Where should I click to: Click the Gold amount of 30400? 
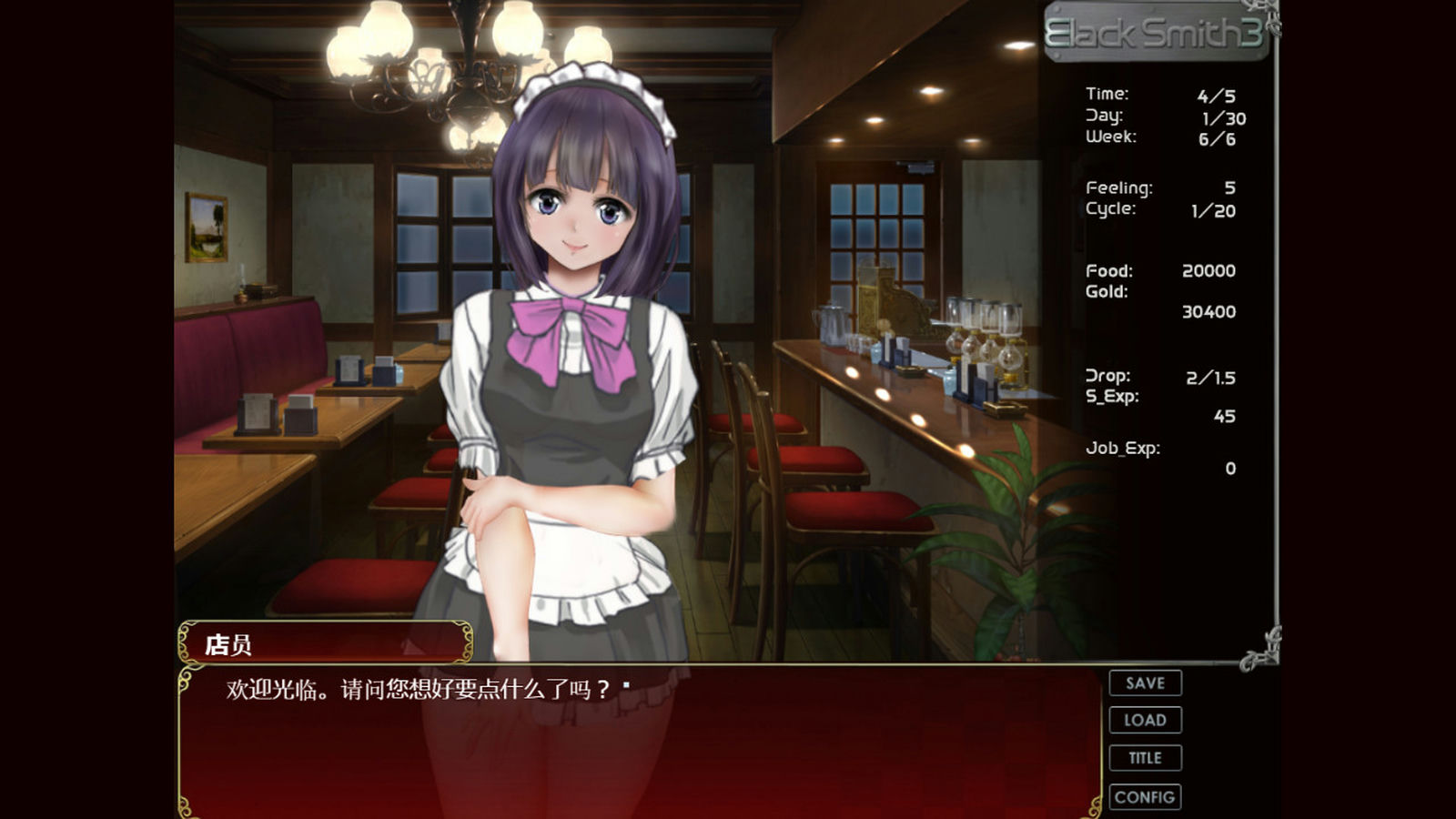[1160, 302]
